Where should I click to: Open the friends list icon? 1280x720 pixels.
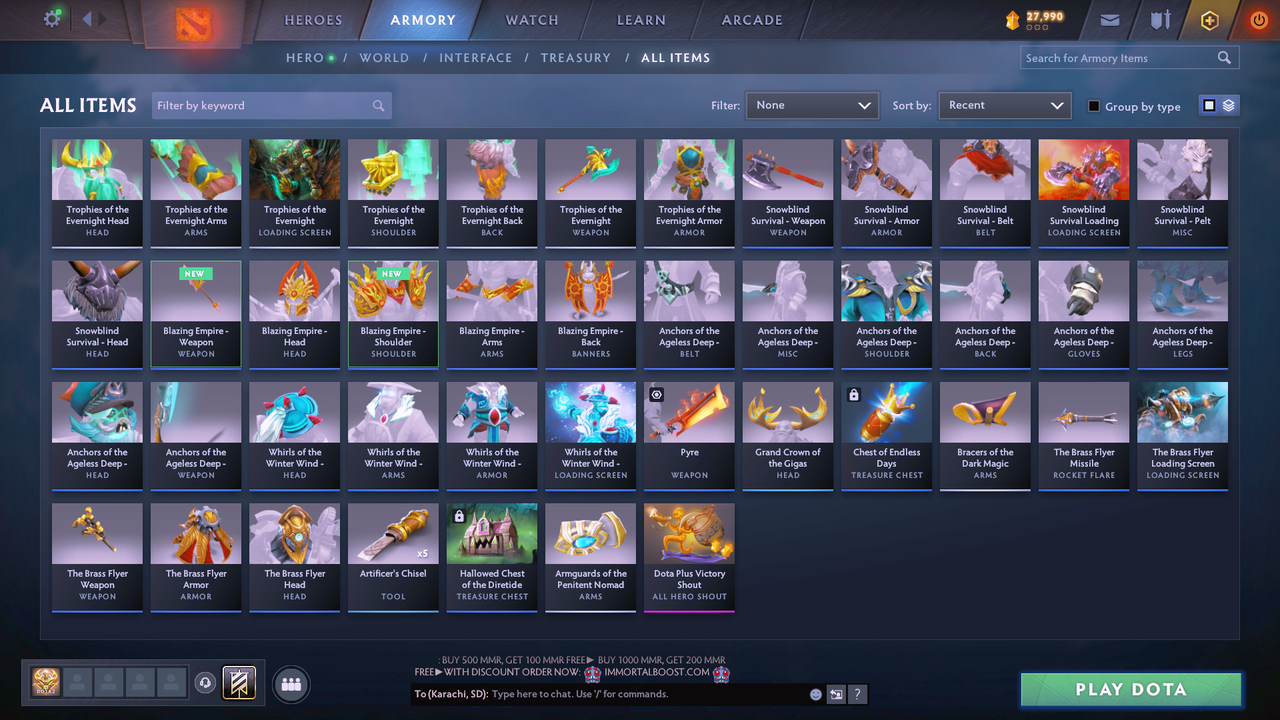[x=289, y=683]
